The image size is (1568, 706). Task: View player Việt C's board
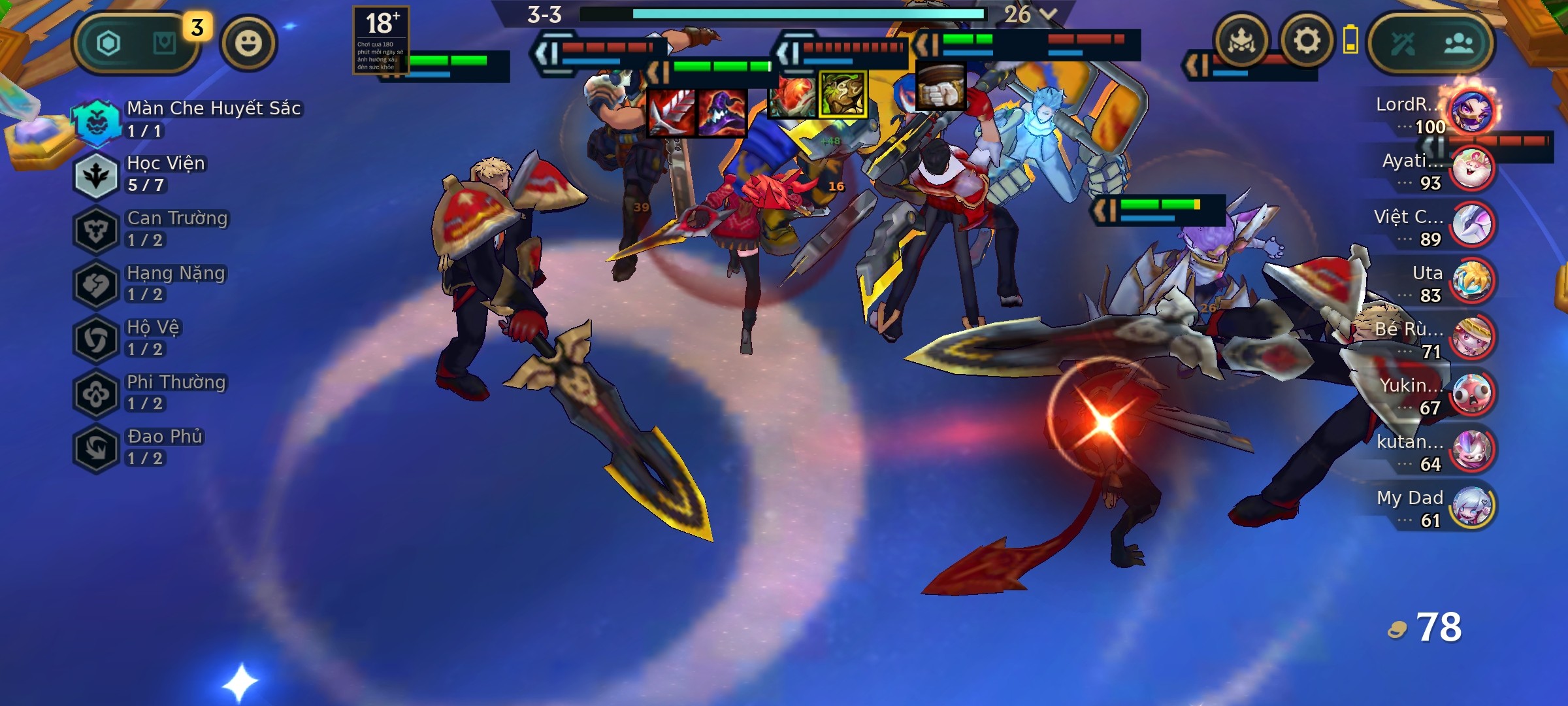click(1471, 224)
